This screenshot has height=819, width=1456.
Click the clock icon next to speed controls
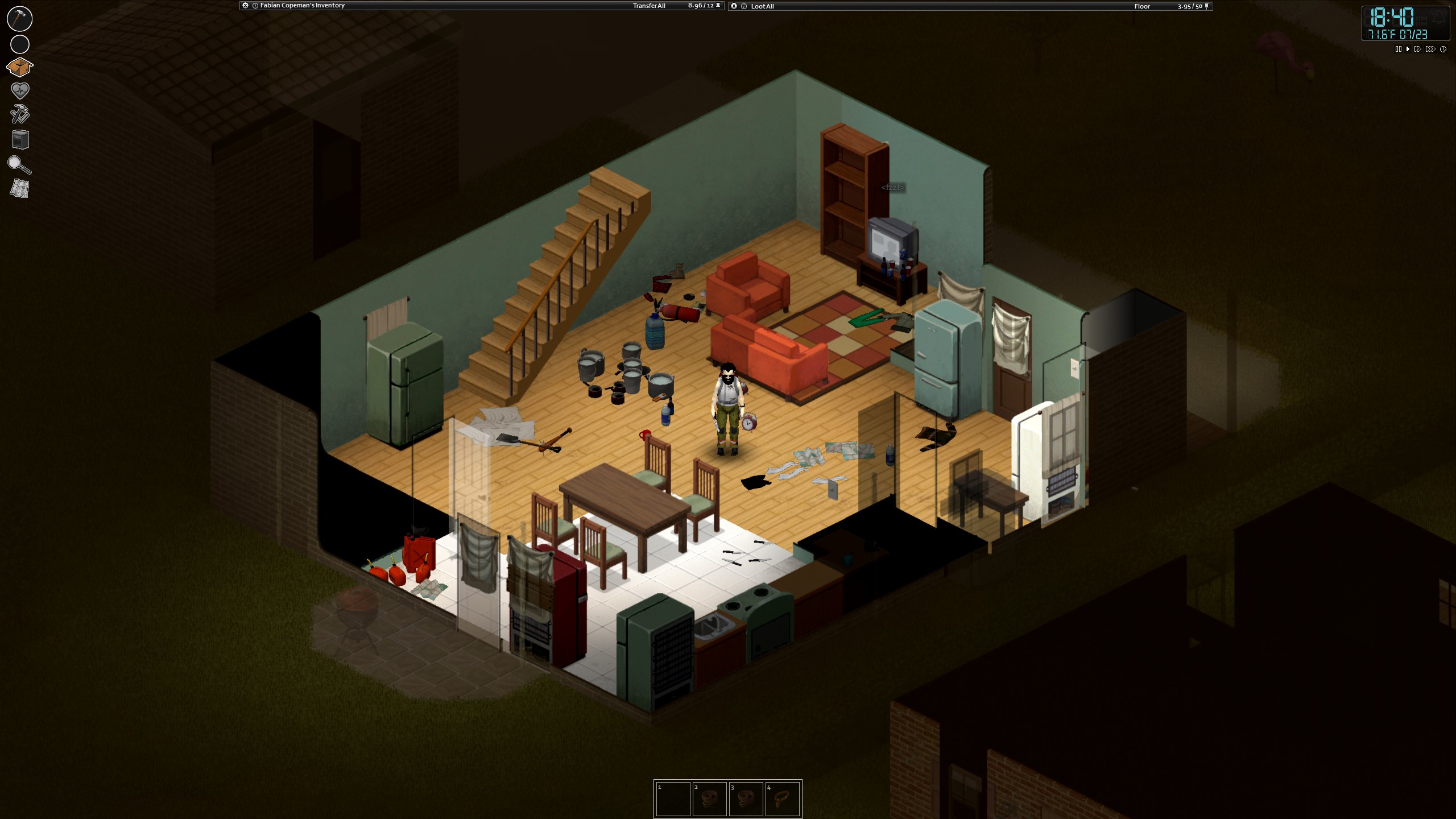[1443, 49]
